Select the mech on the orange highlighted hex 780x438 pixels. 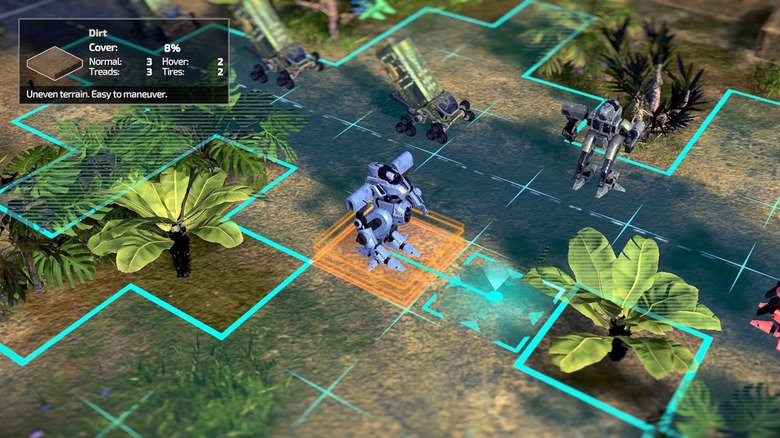(385, 212)
